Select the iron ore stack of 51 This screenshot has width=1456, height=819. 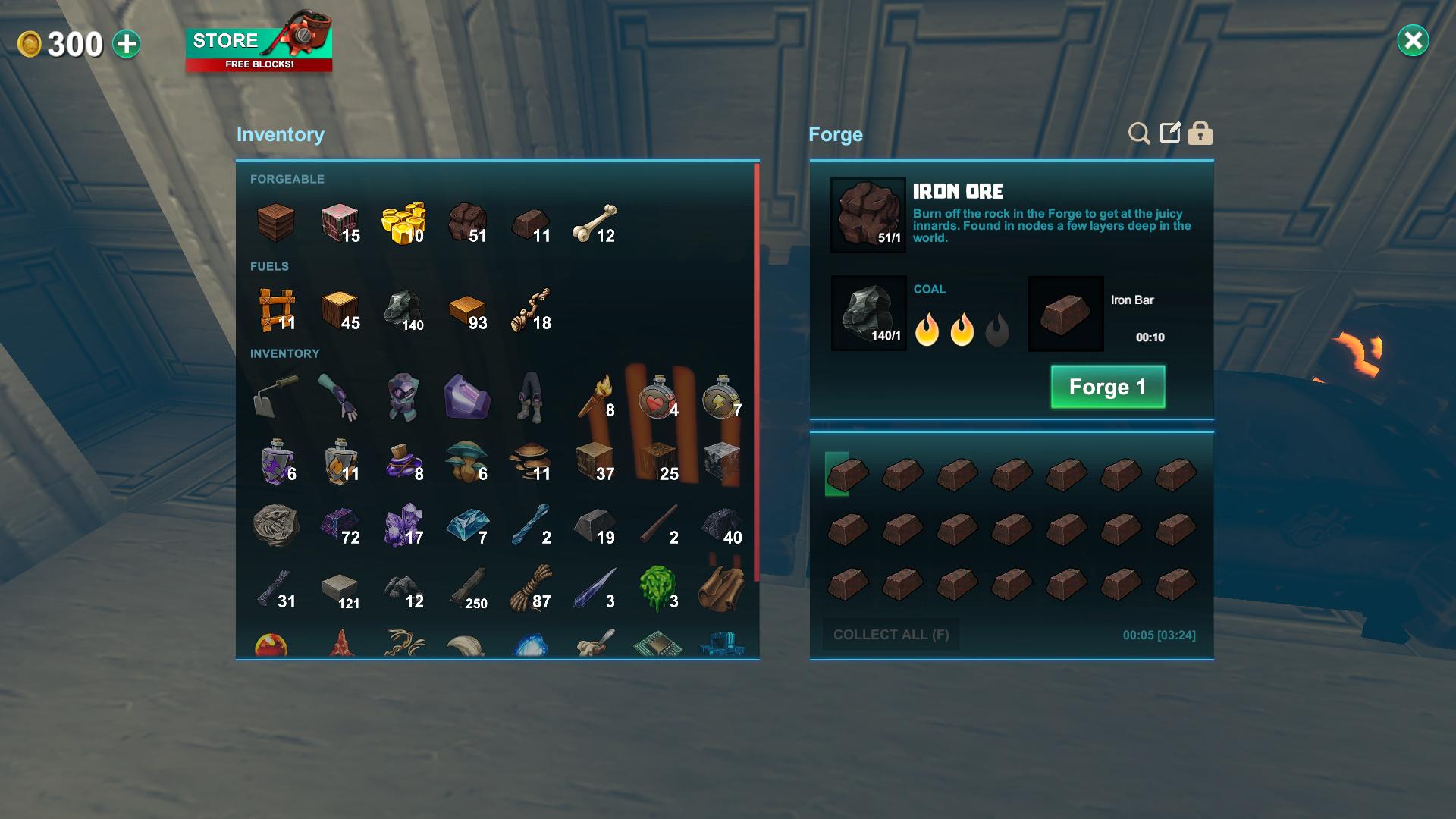point(469,224)
